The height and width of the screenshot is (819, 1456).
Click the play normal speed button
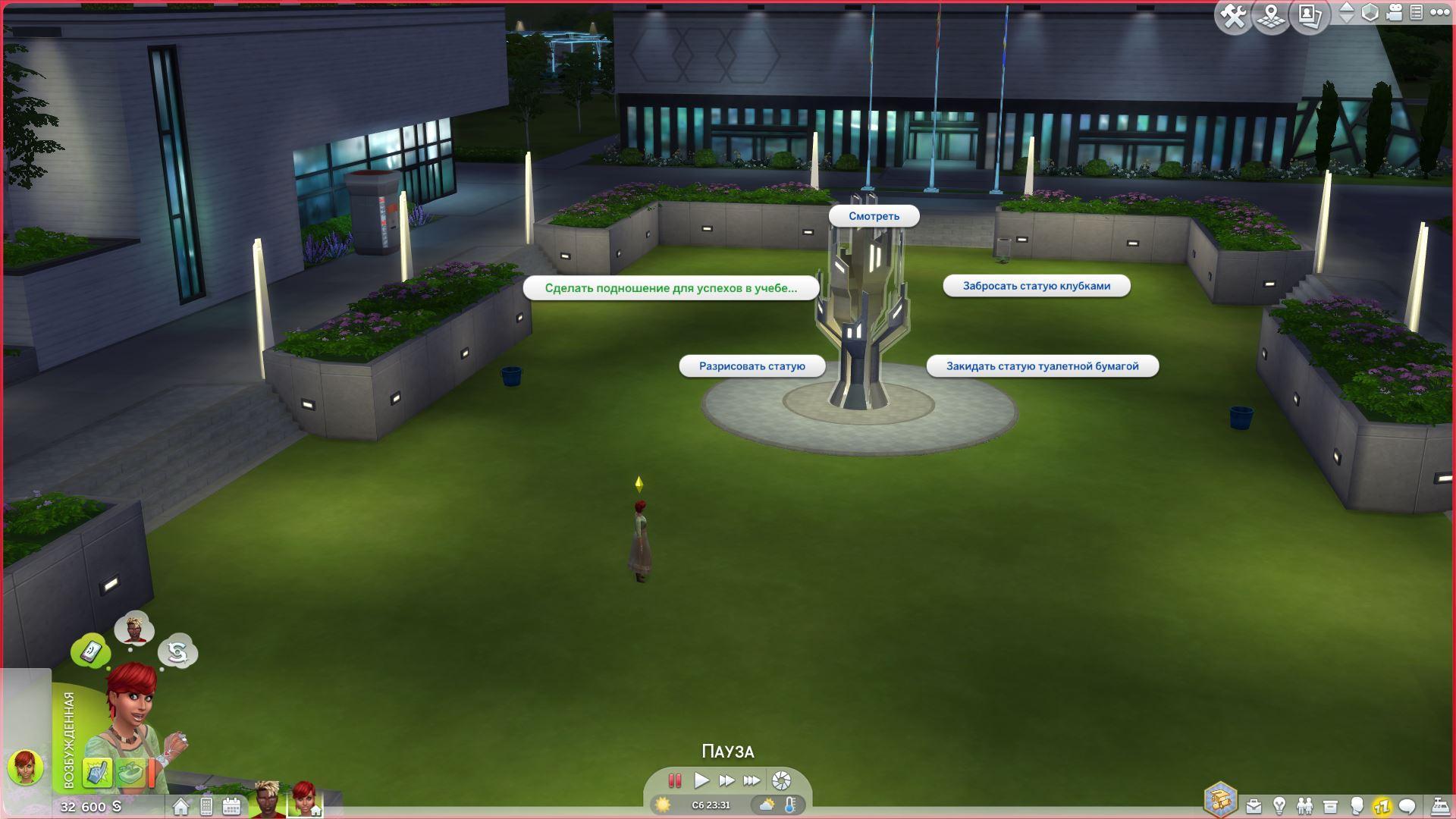pyautogui.click(x=701, y=780)
